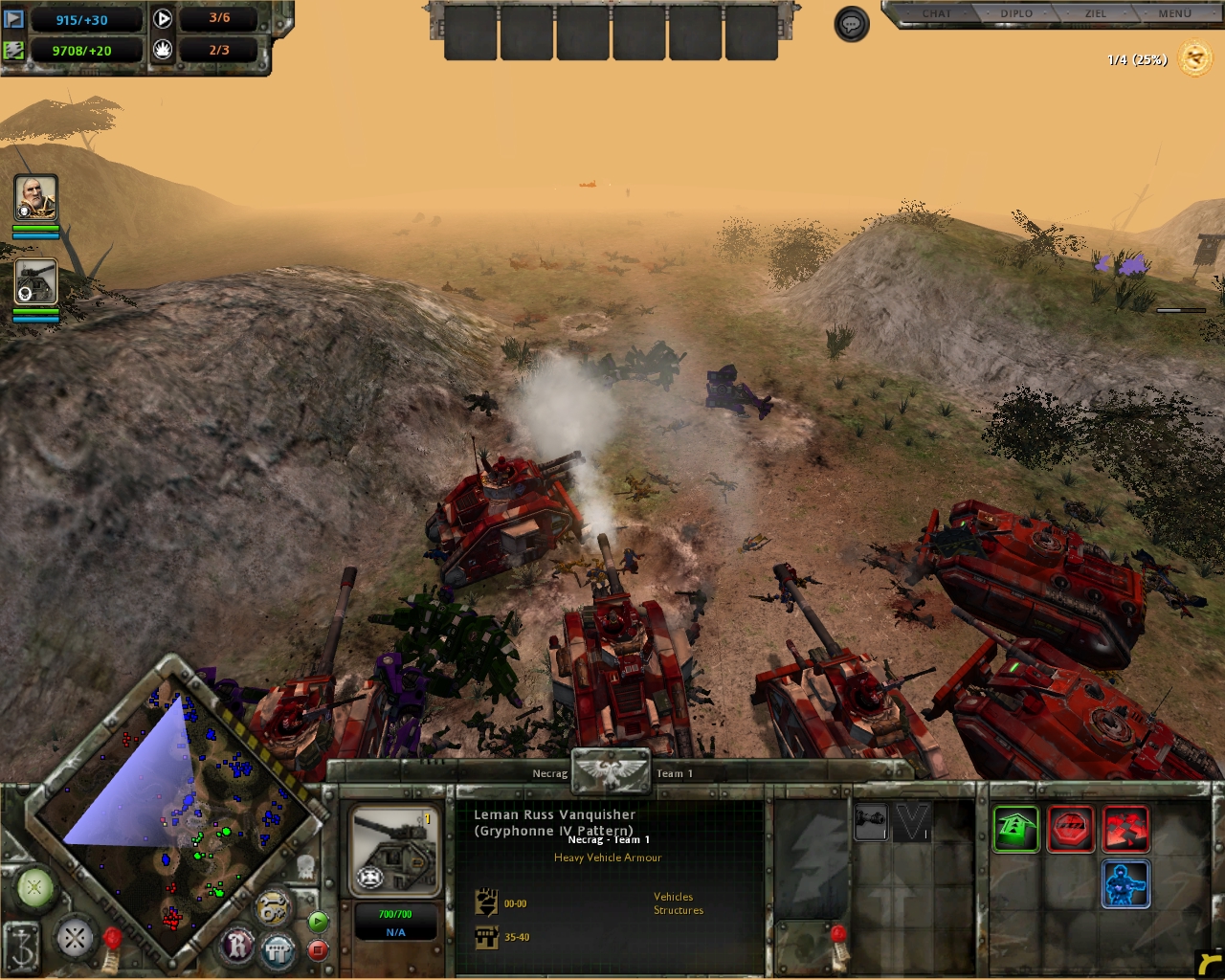
Task: Show objectives via the ZIEL button
Action: [x=1096, y=13]
